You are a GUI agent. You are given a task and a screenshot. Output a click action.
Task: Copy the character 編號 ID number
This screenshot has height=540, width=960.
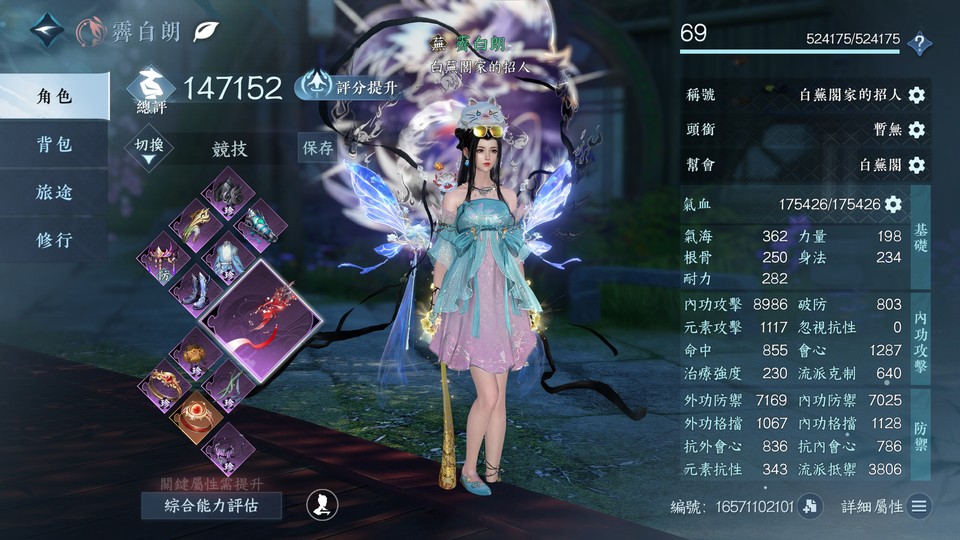click(x=810, y=507)
